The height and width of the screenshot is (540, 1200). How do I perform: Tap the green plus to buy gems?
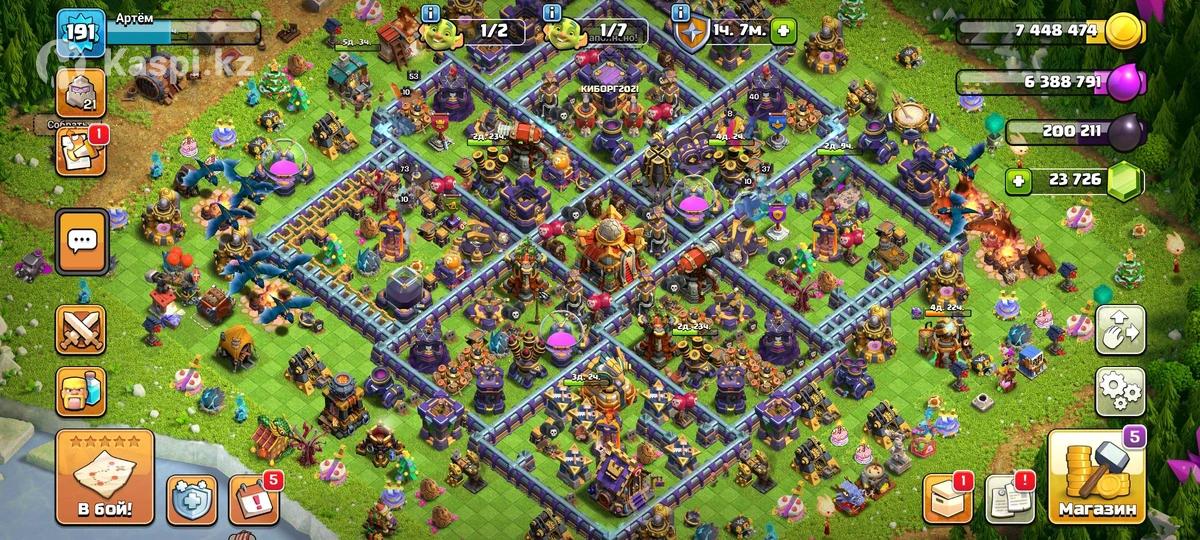(1019, 181)
